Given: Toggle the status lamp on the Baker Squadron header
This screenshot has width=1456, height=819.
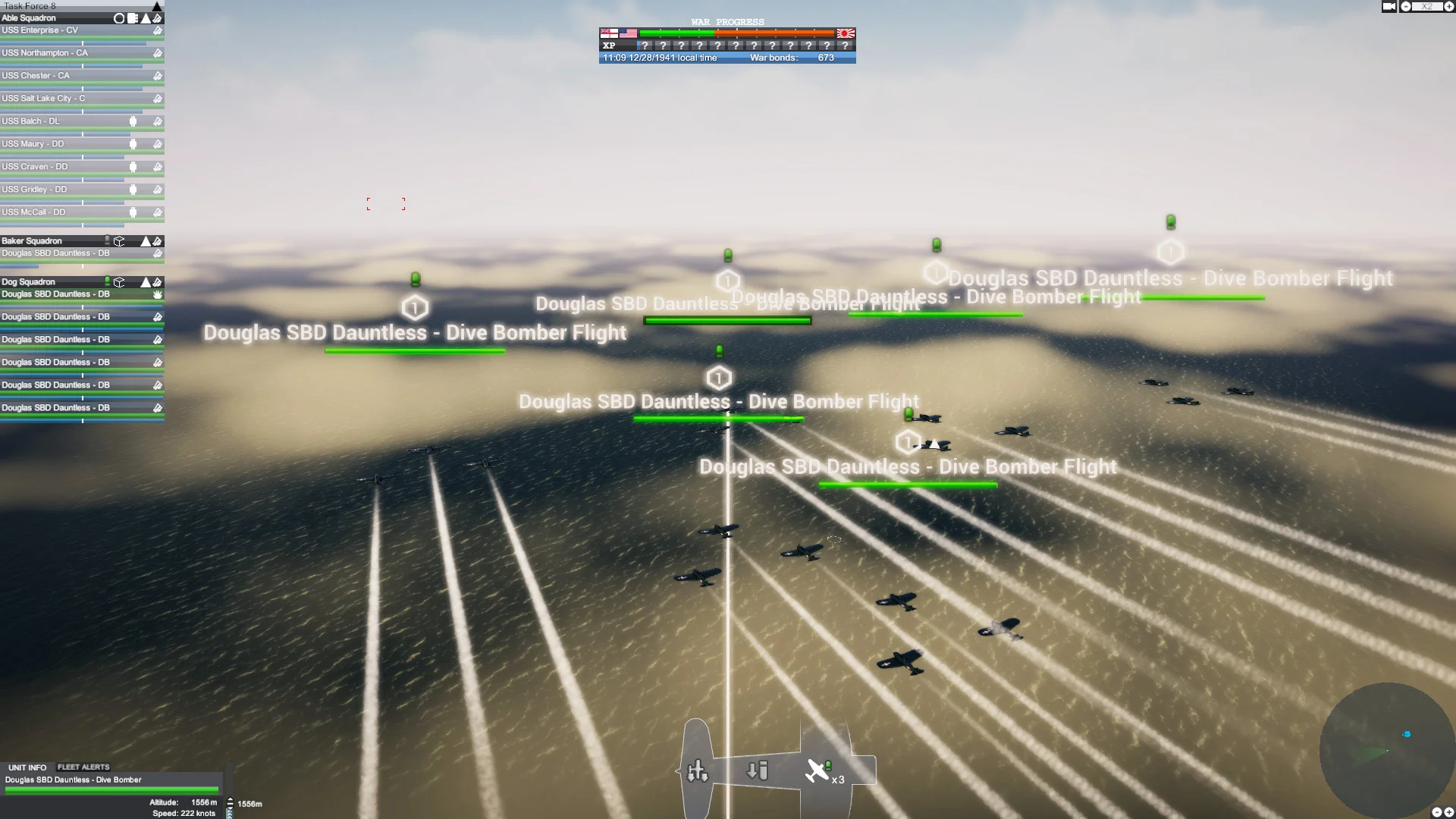Looking at the screenshot, I should pos(107,240).
